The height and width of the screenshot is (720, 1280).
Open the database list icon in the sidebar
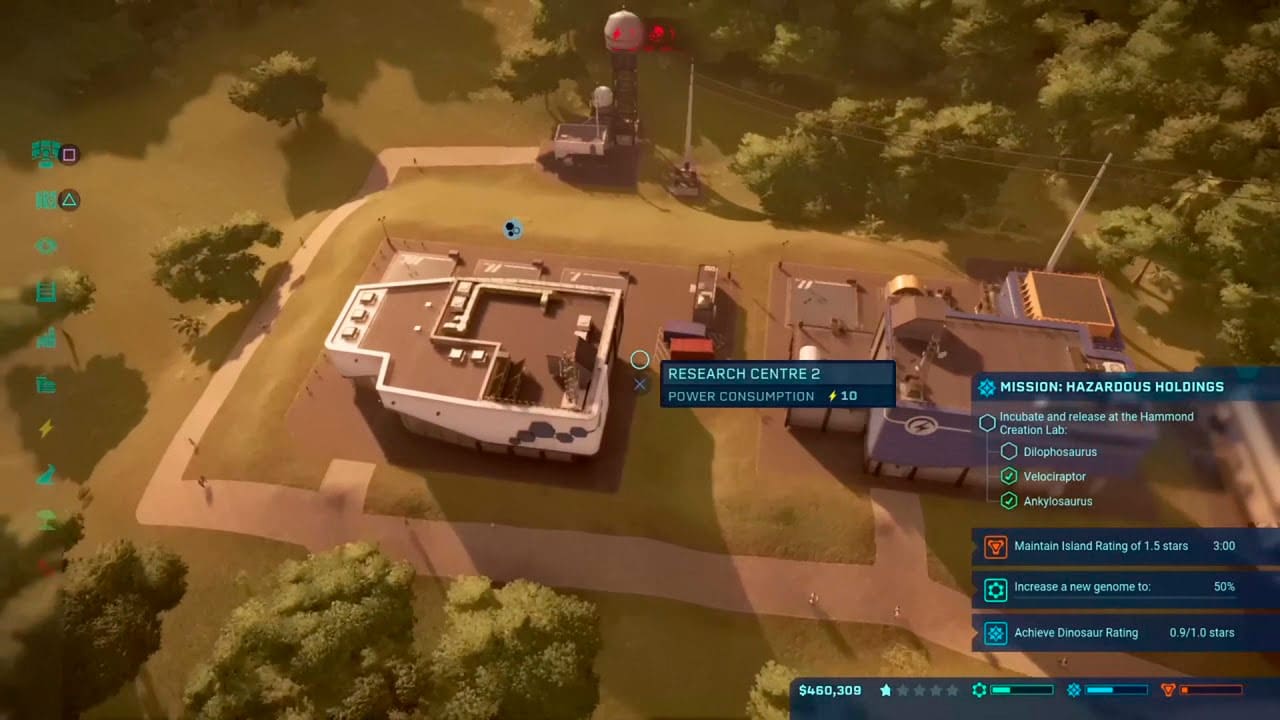[45, 292]
